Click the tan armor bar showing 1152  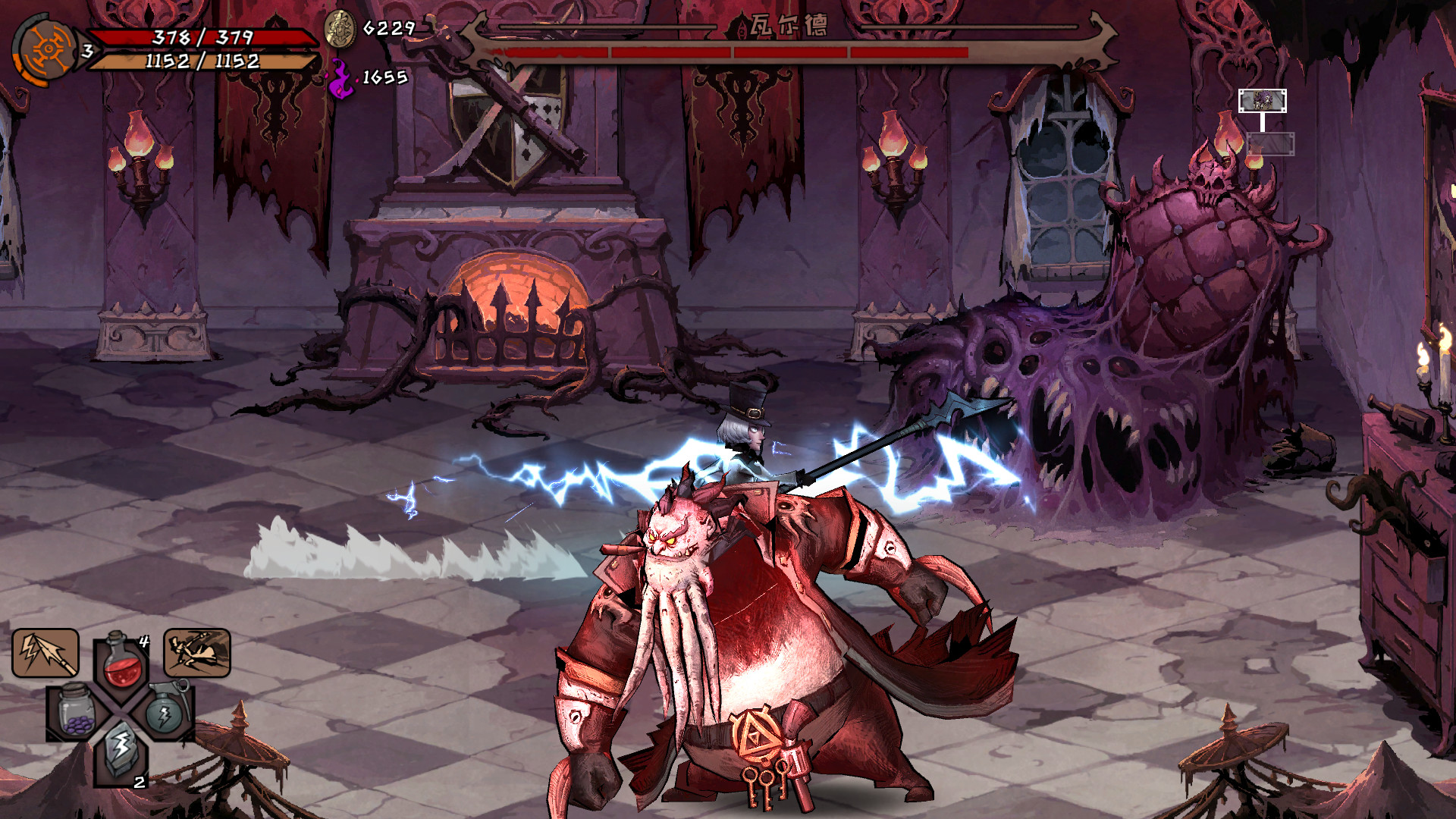(201, 64)
